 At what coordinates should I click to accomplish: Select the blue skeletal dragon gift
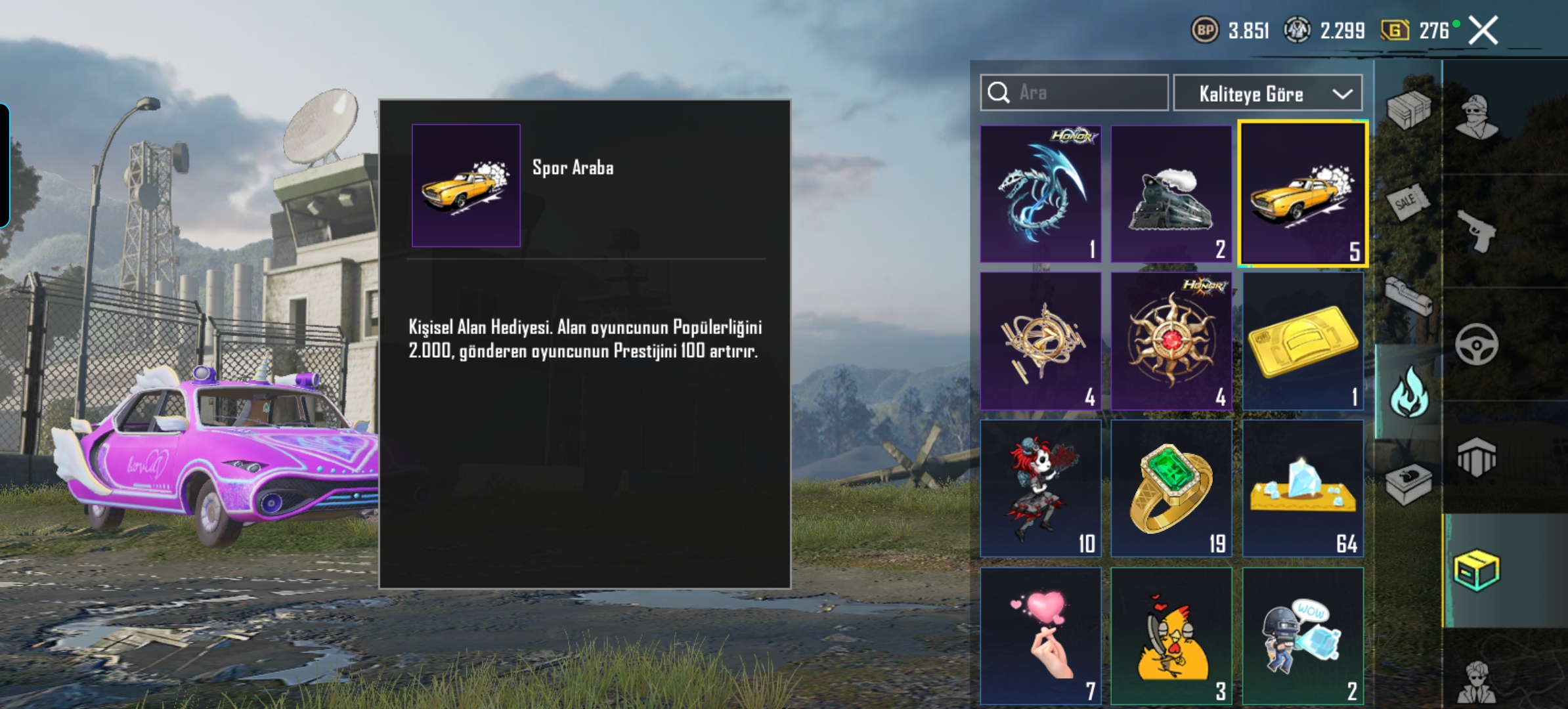click(1041, 194)
